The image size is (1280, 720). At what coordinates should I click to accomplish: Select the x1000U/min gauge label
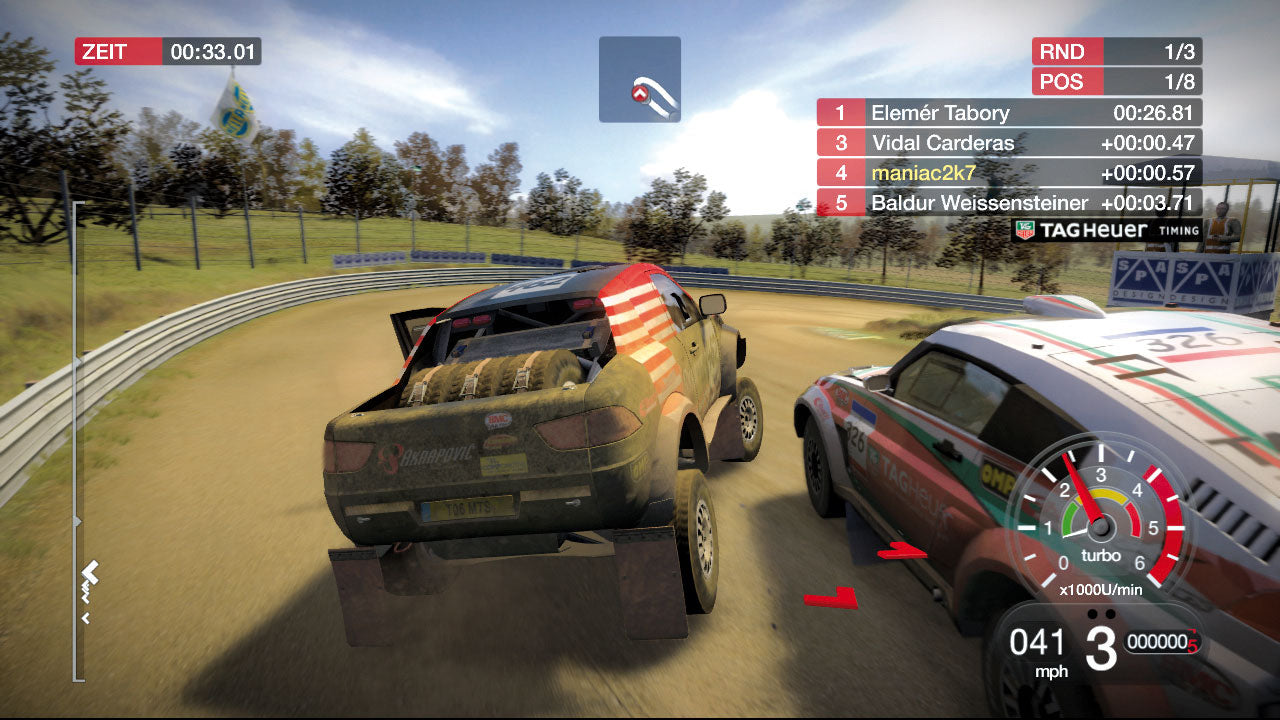tap(1103, 590)
